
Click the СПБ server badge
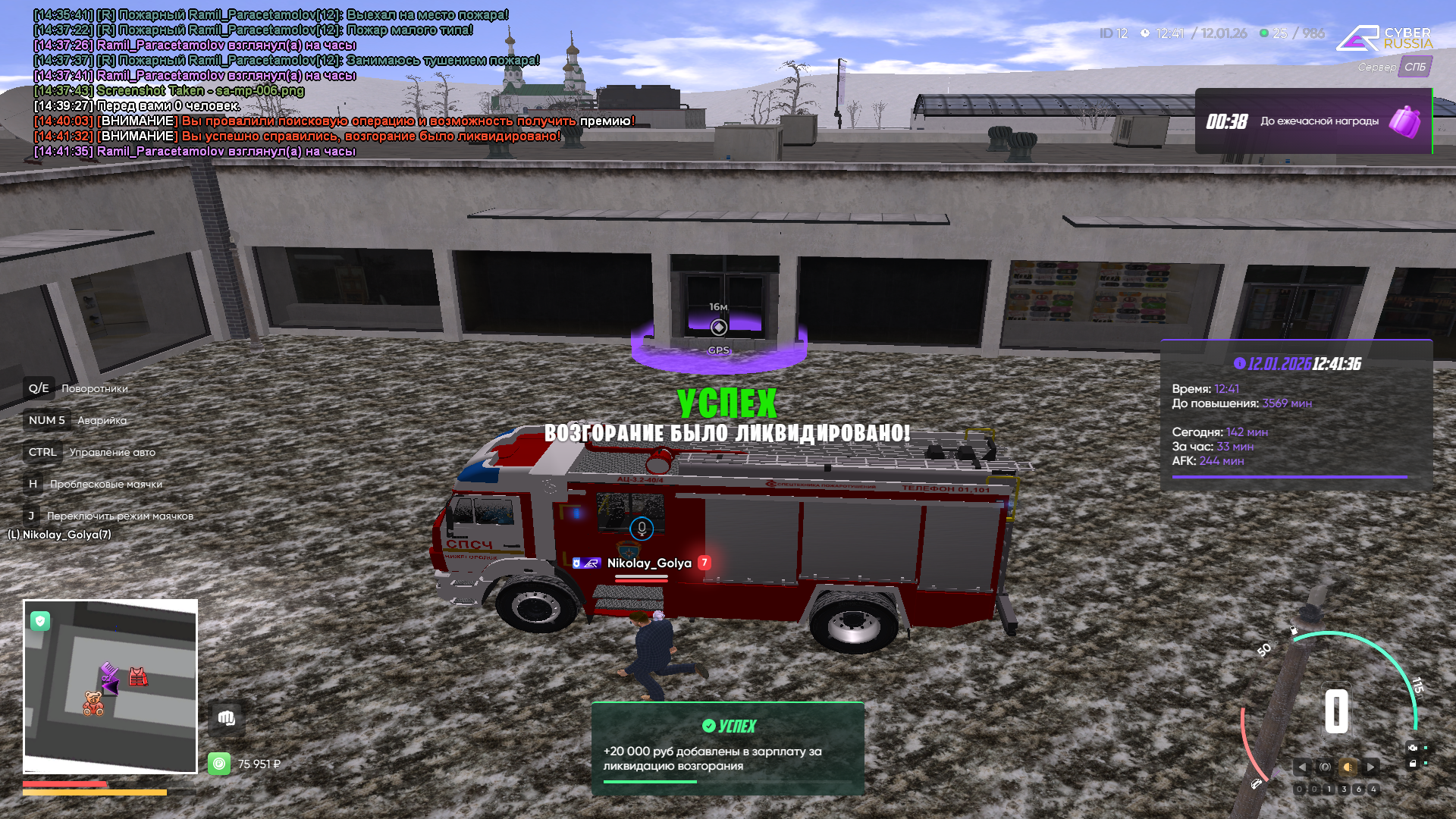point(1414,67)
